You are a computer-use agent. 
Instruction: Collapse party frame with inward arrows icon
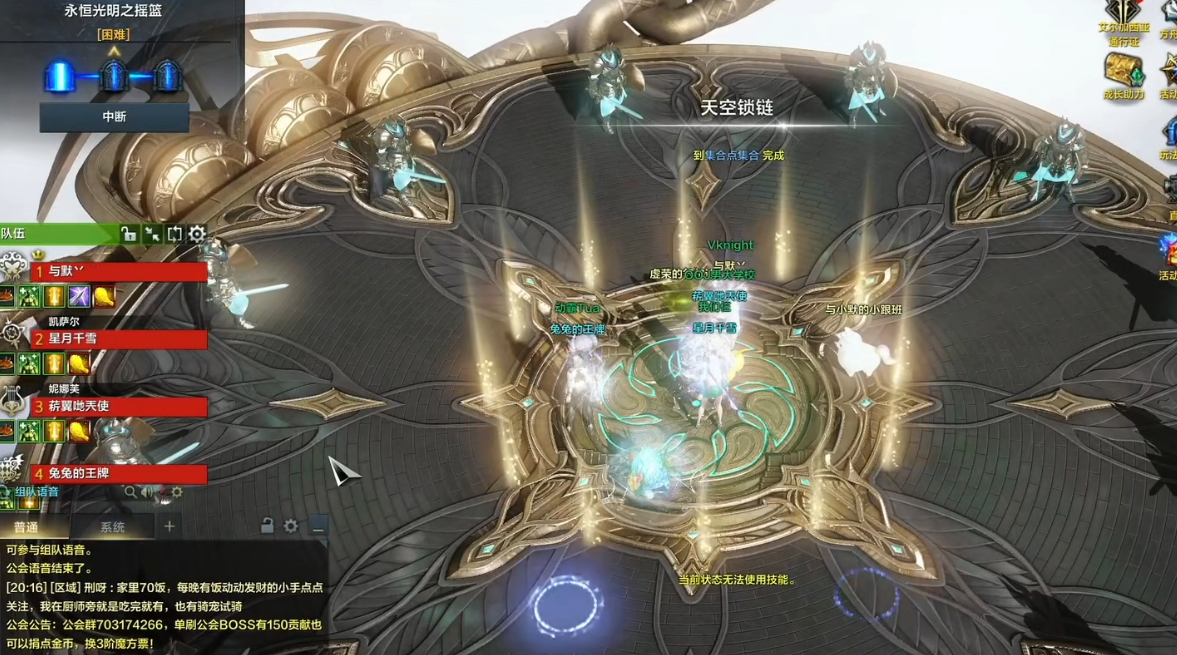152,234
